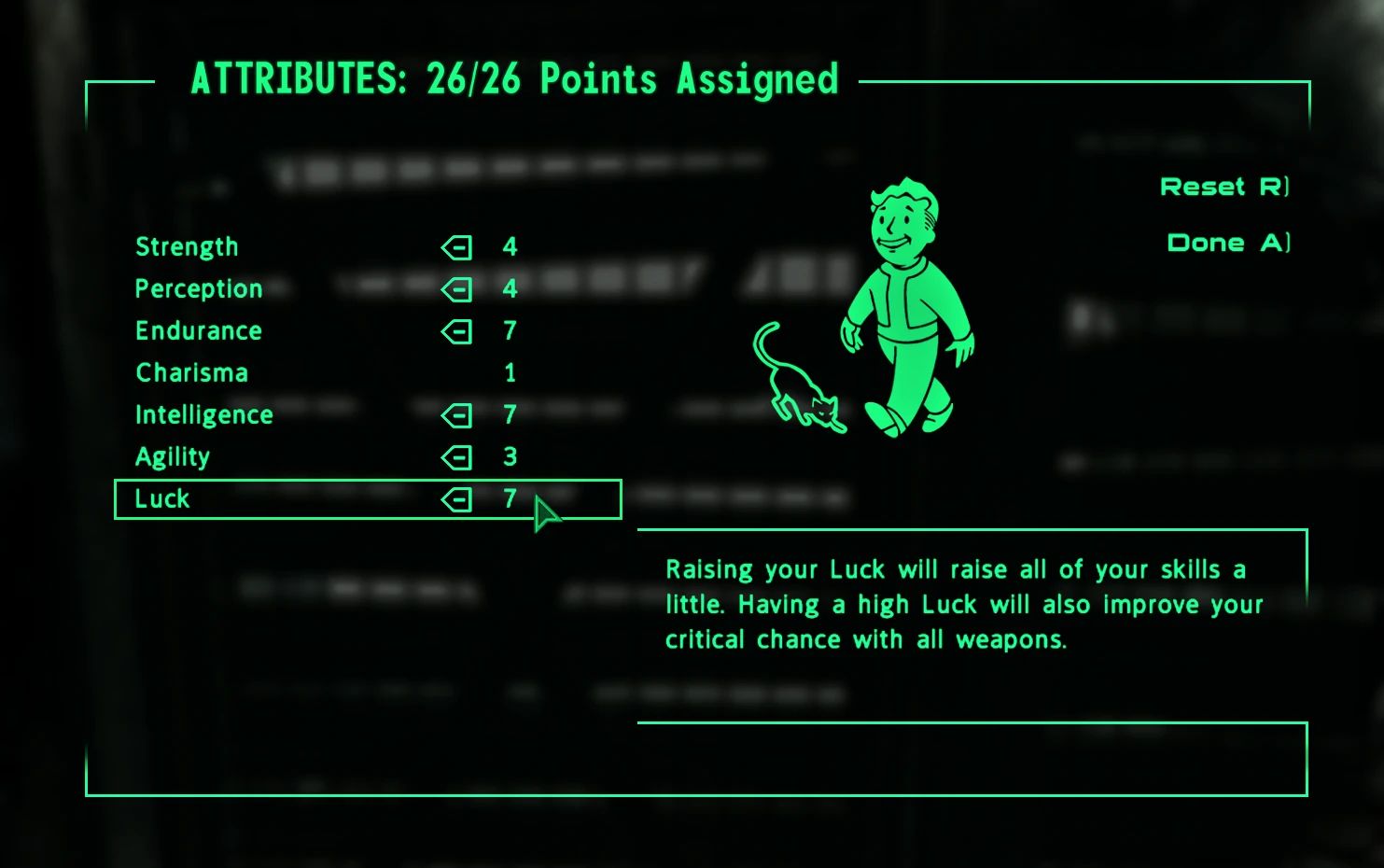Image resolution: width=1384 pixels, height=868 pixels.
Task: Click the Luck decrement arrow
Action: [456, 499]
